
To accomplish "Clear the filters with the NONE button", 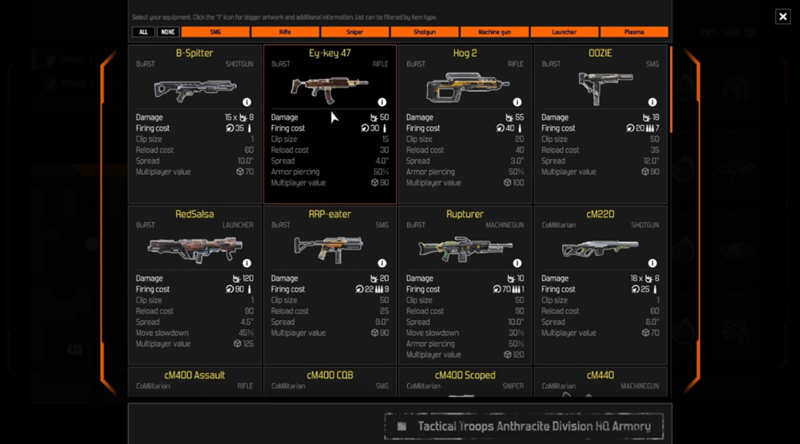I will 166,32.
